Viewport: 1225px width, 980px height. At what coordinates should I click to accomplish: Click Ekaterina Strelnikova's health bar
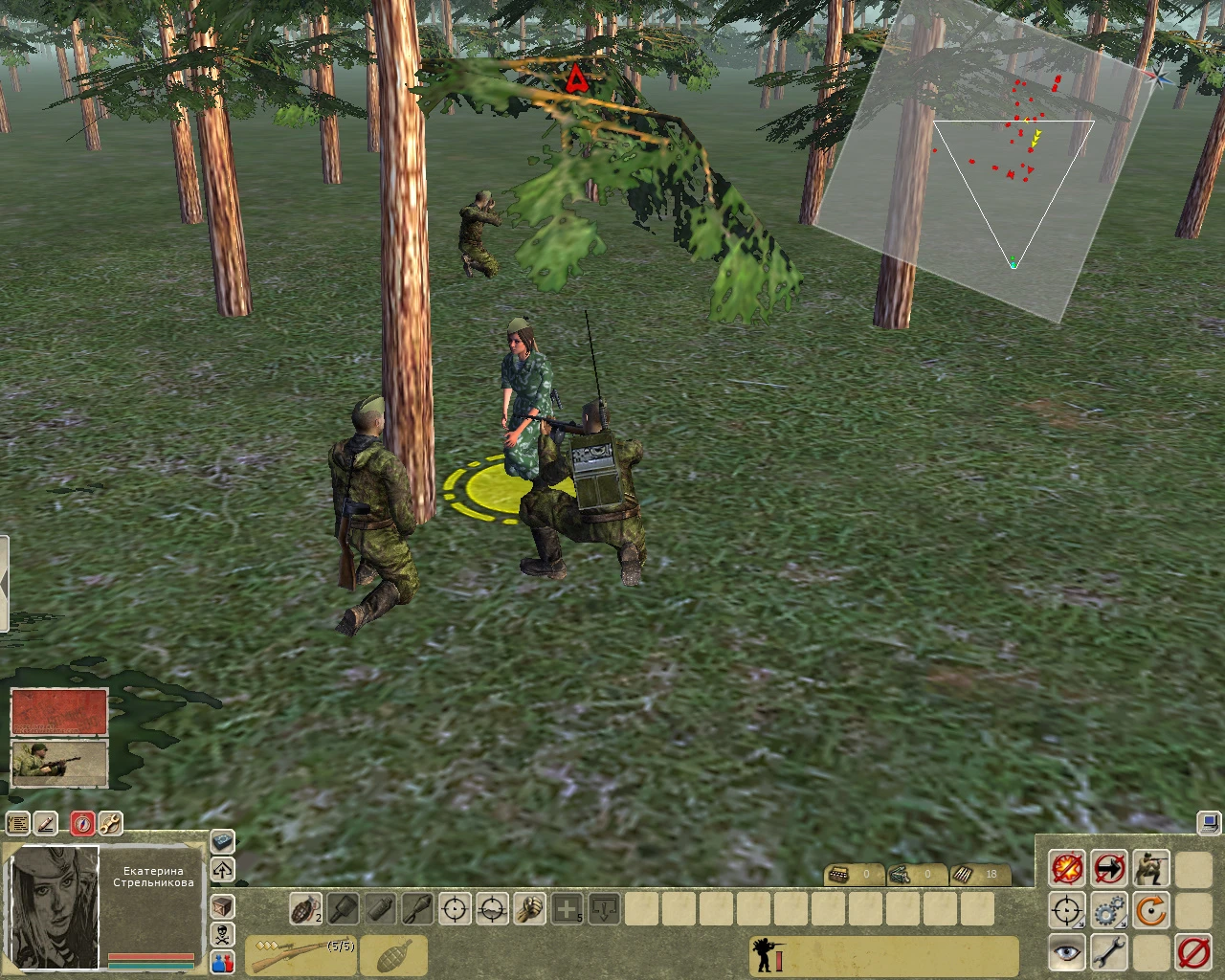[x=151, y=955]
